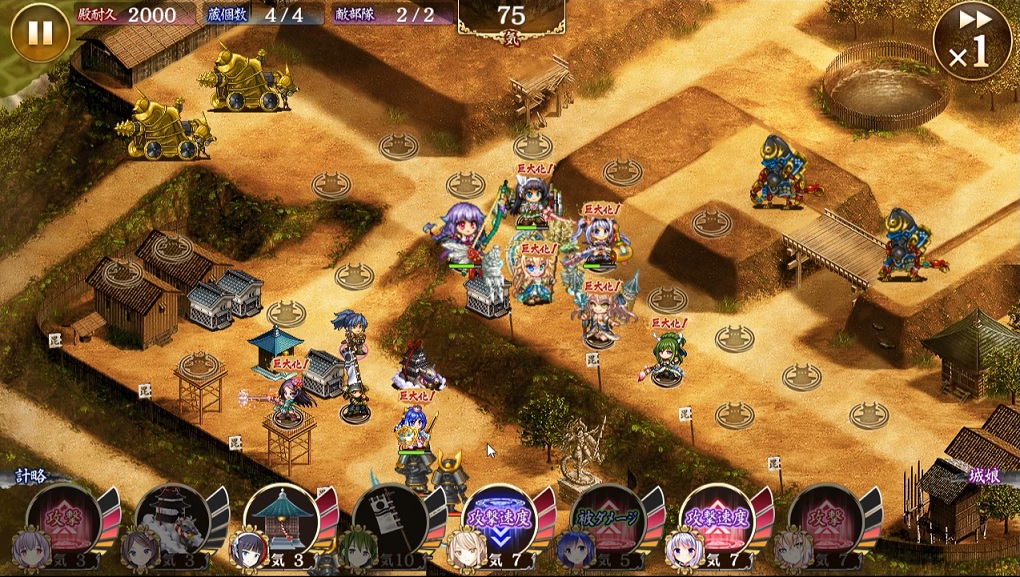Choose the war banner strategy costing 10 気
This screenshot has height=577, width=1020.
tap(389, 521)
